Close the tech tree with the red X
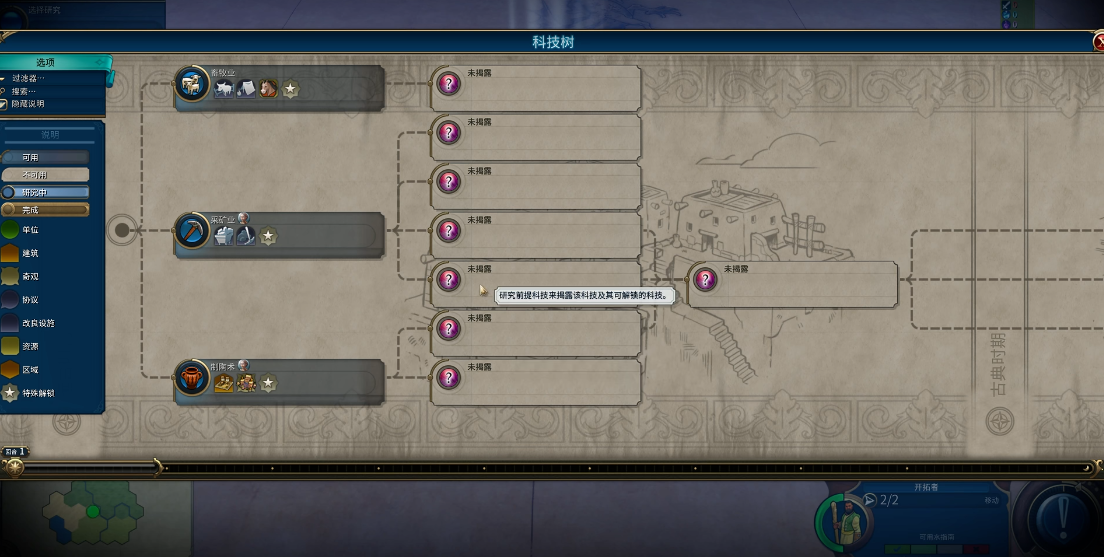1104x557 pixels. tap(1097, 42)
